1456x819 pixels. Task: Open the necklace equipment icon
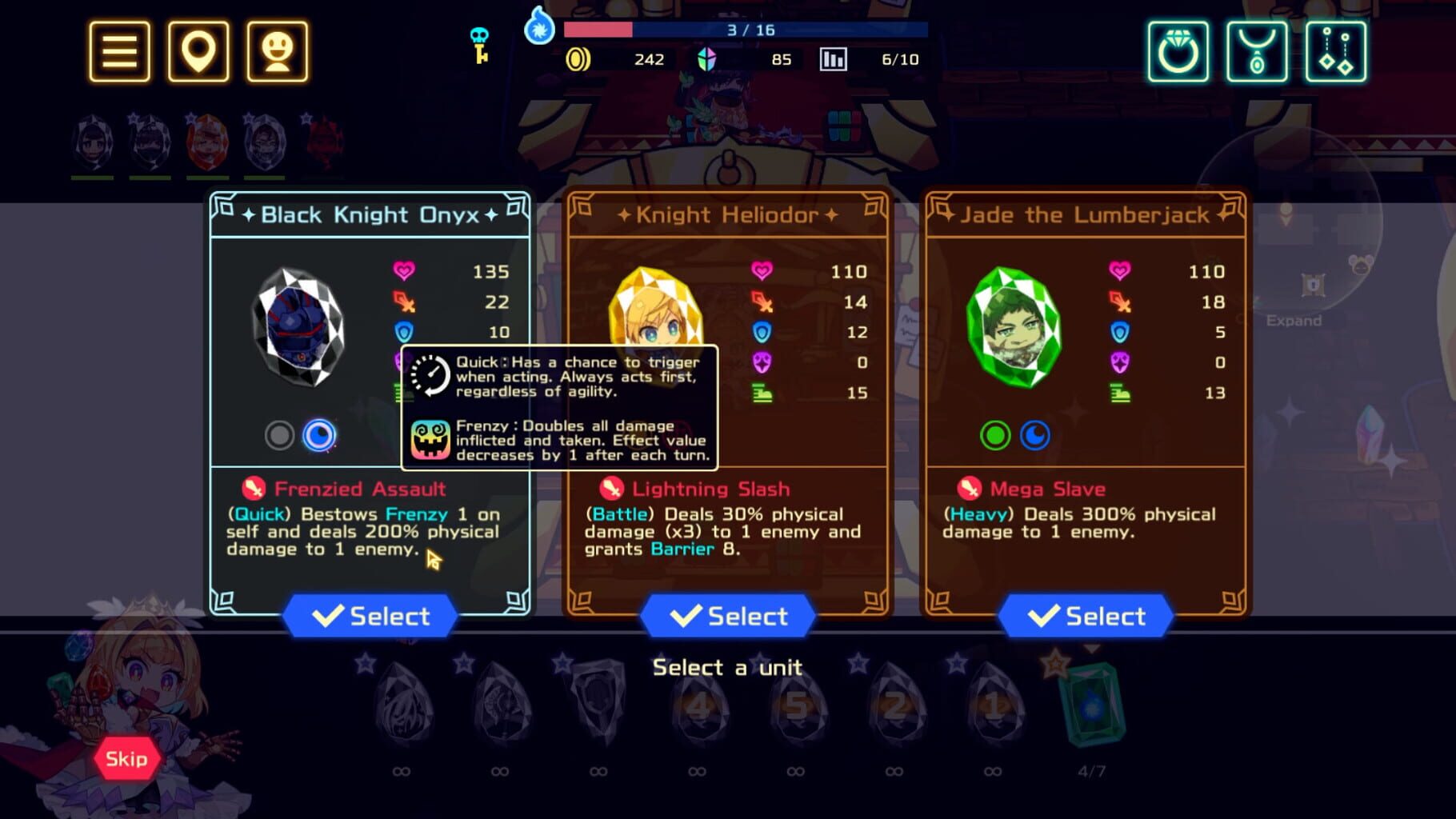coord(1257,53)
